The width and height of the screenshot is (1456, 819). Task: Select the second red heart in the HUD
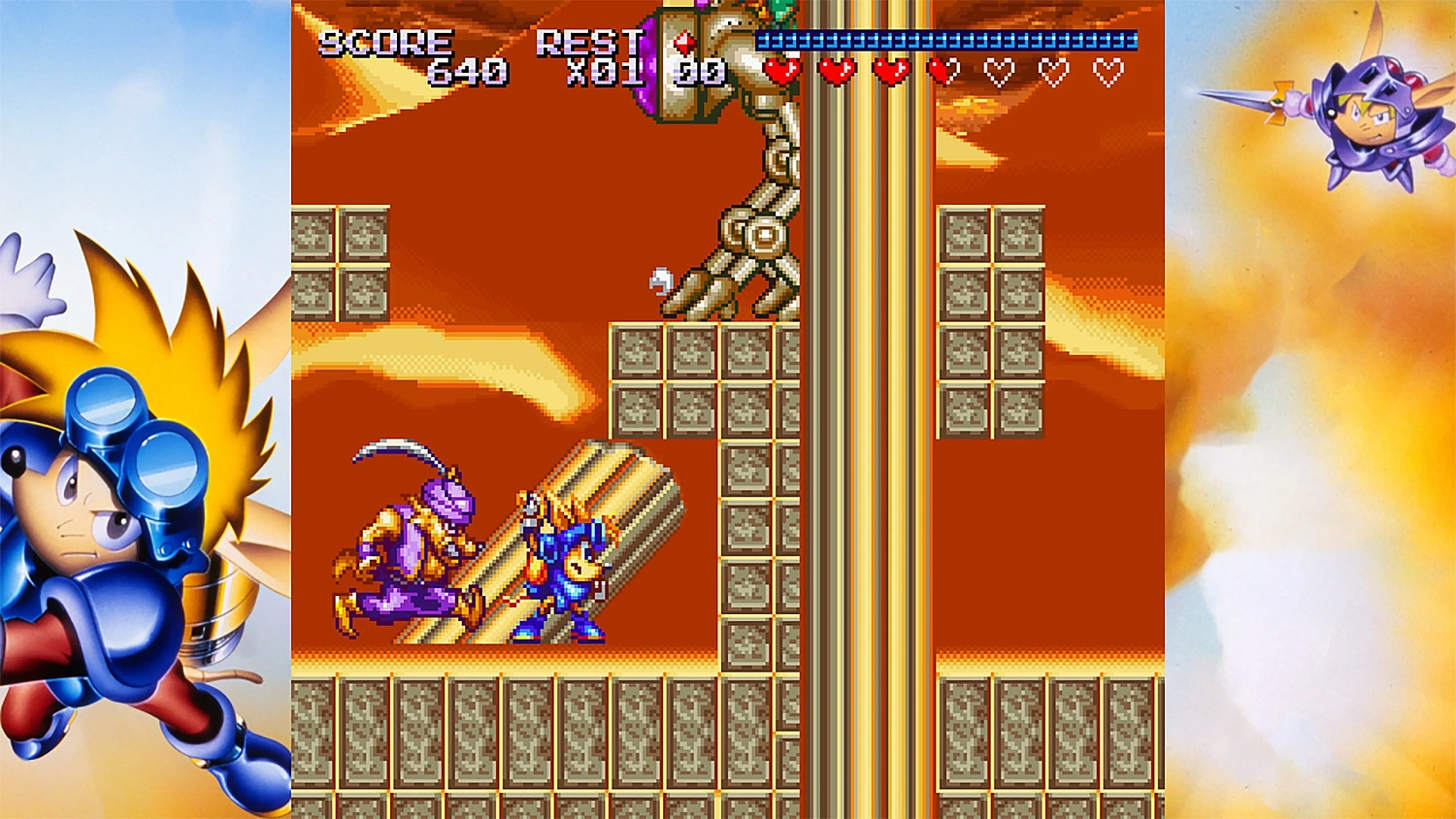[x=837, y=70]
